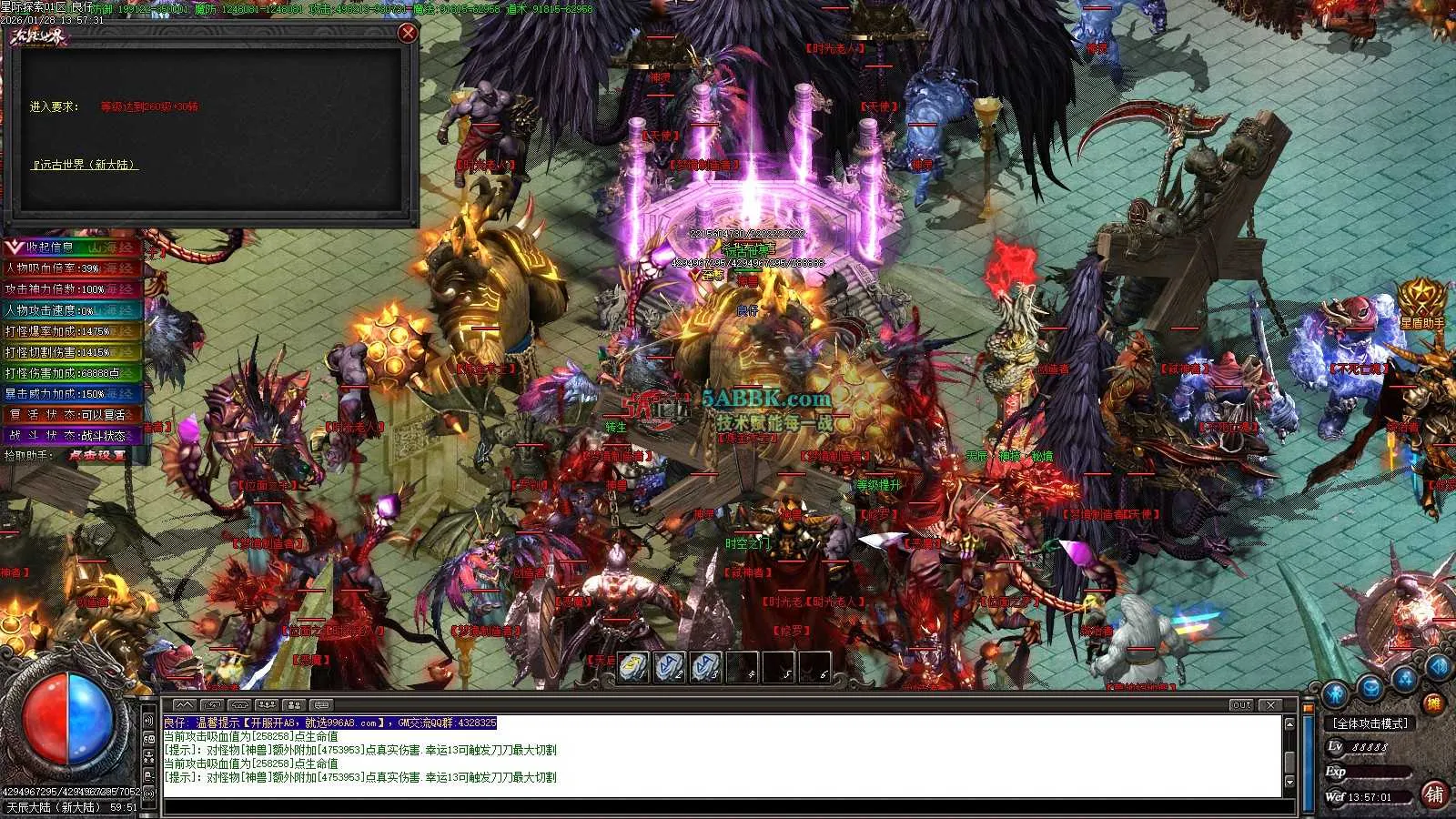The image size is (1456, 819).
Task: Open the orange 摊 stall button
Action: pos(1433,703)
